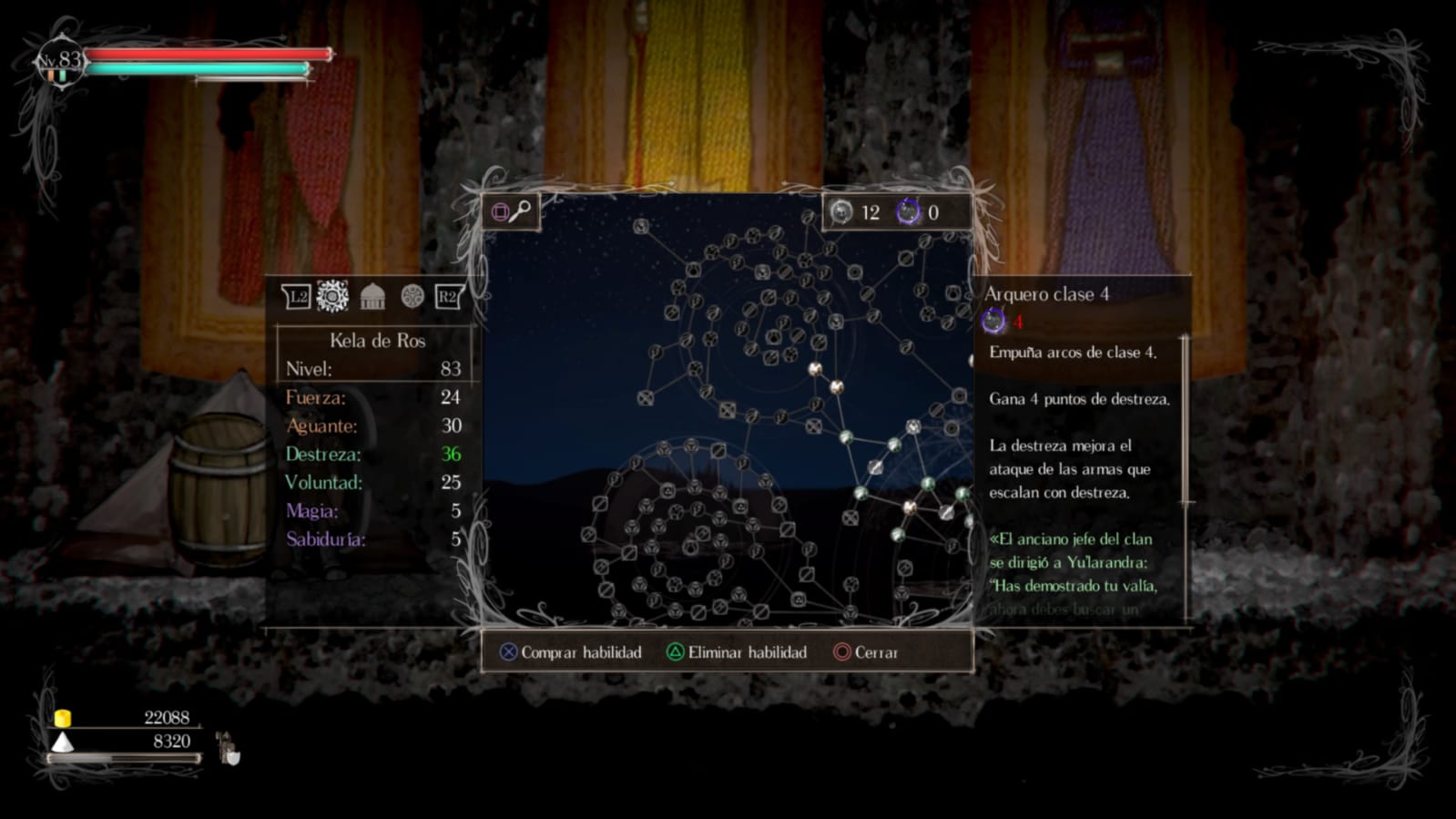Open the domed sanctuary tab

372,296
